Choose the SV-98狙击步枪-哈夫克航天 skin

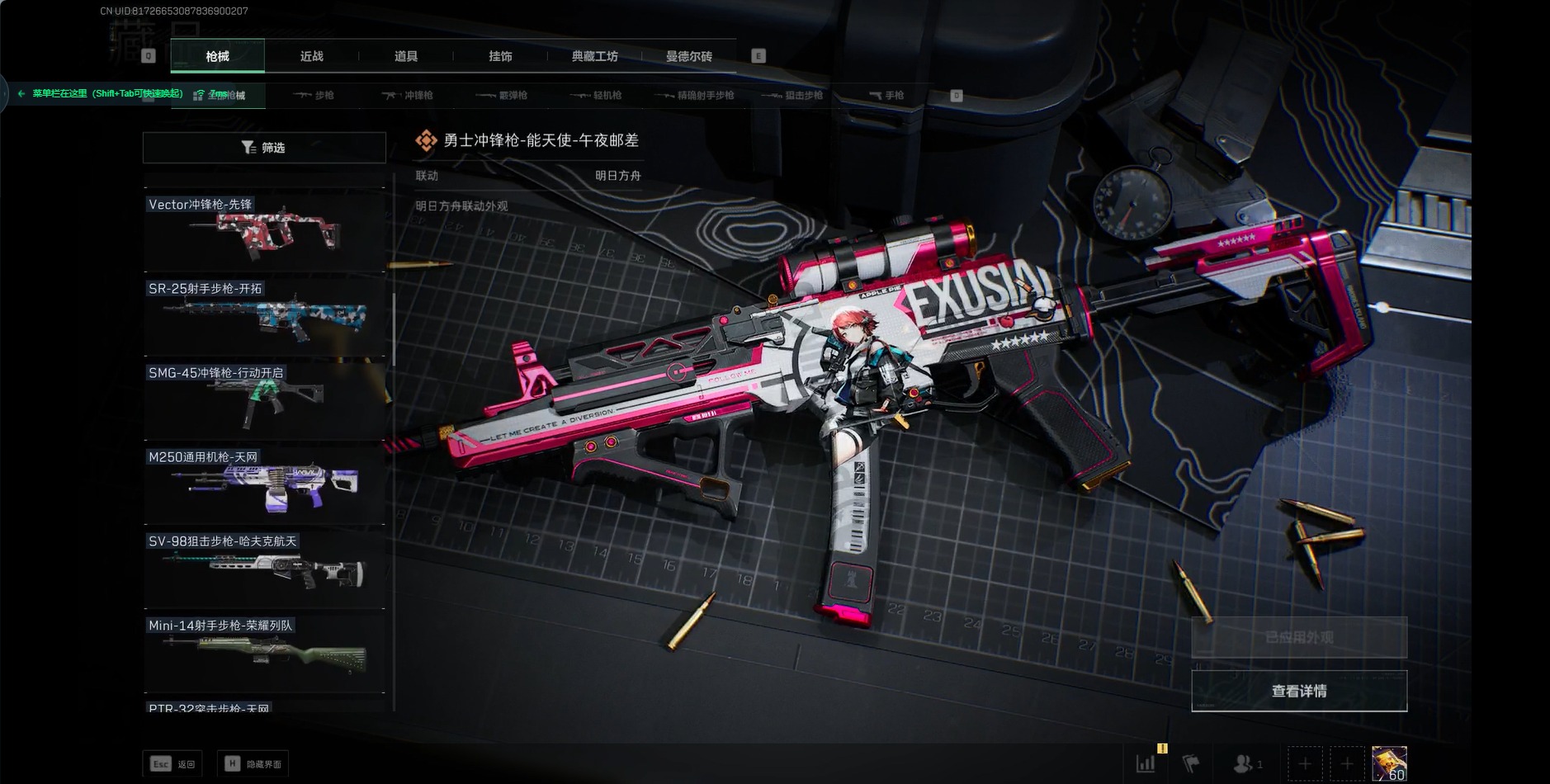click(x=264, y=569)
